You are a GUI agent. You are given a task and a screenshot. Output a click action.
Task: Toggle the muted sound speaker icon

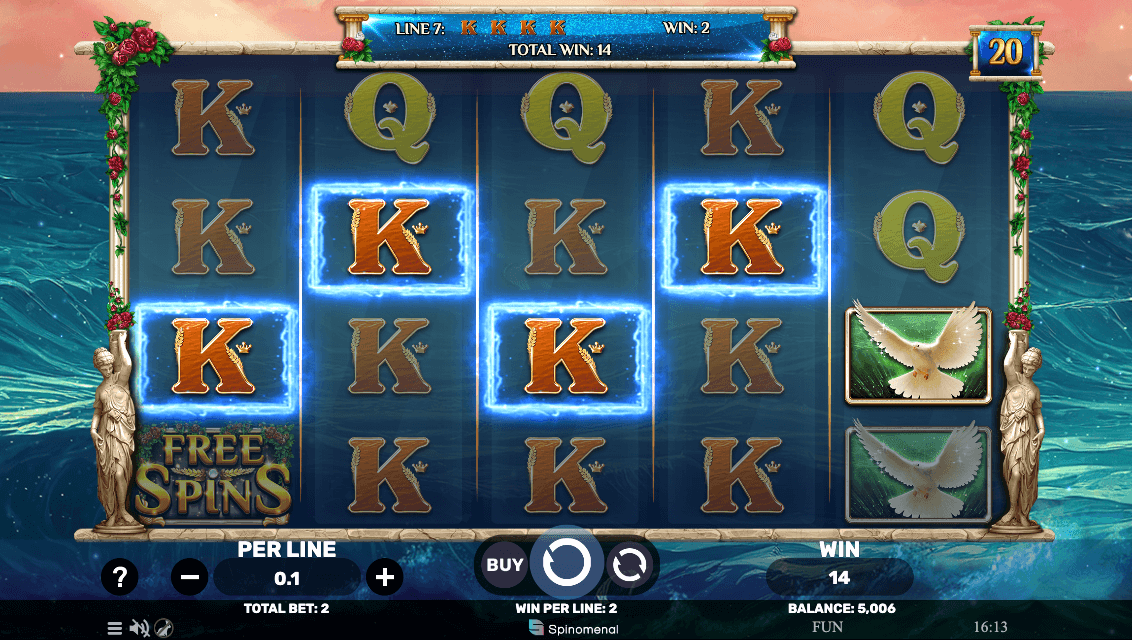tap(139, 628)
